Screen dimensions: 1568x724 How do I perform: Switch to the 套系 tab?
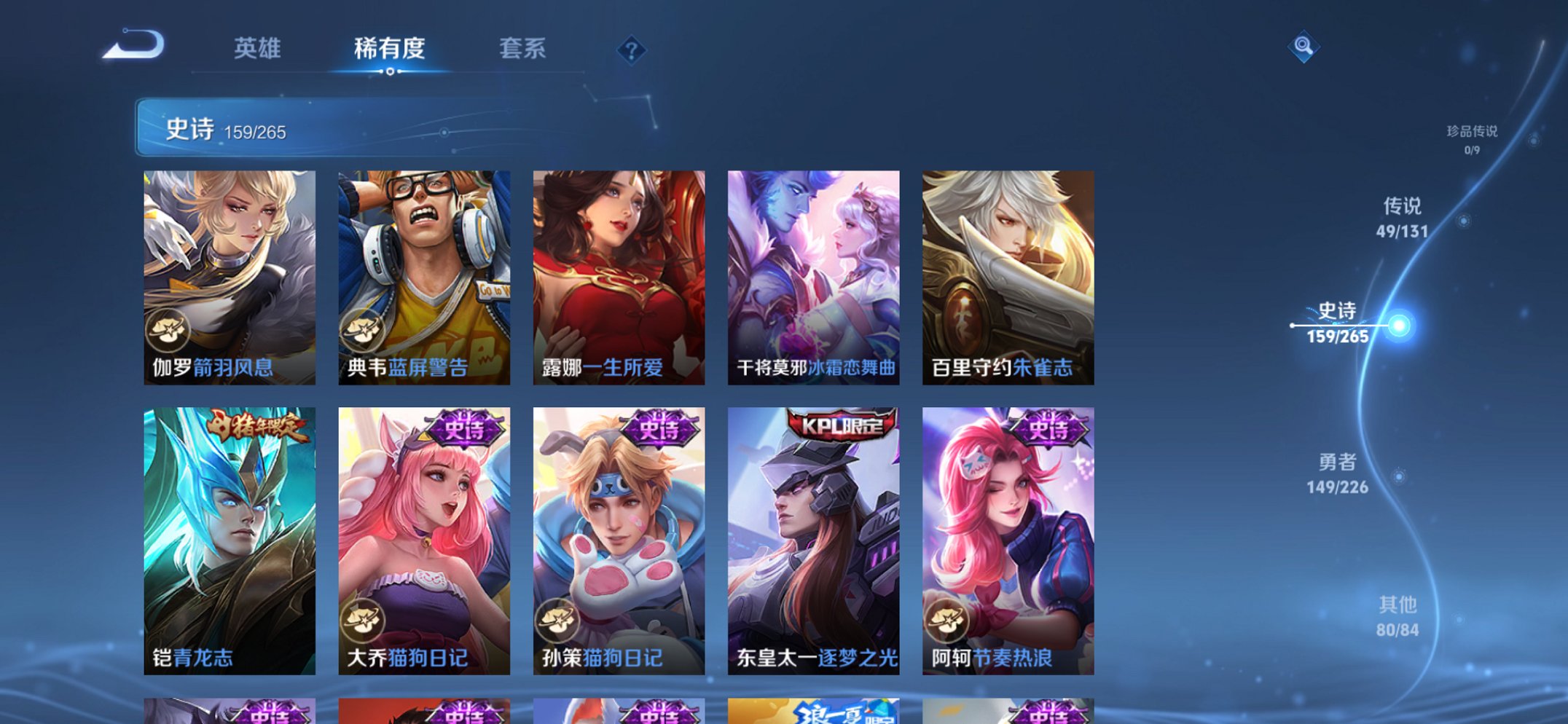point(523,48)
